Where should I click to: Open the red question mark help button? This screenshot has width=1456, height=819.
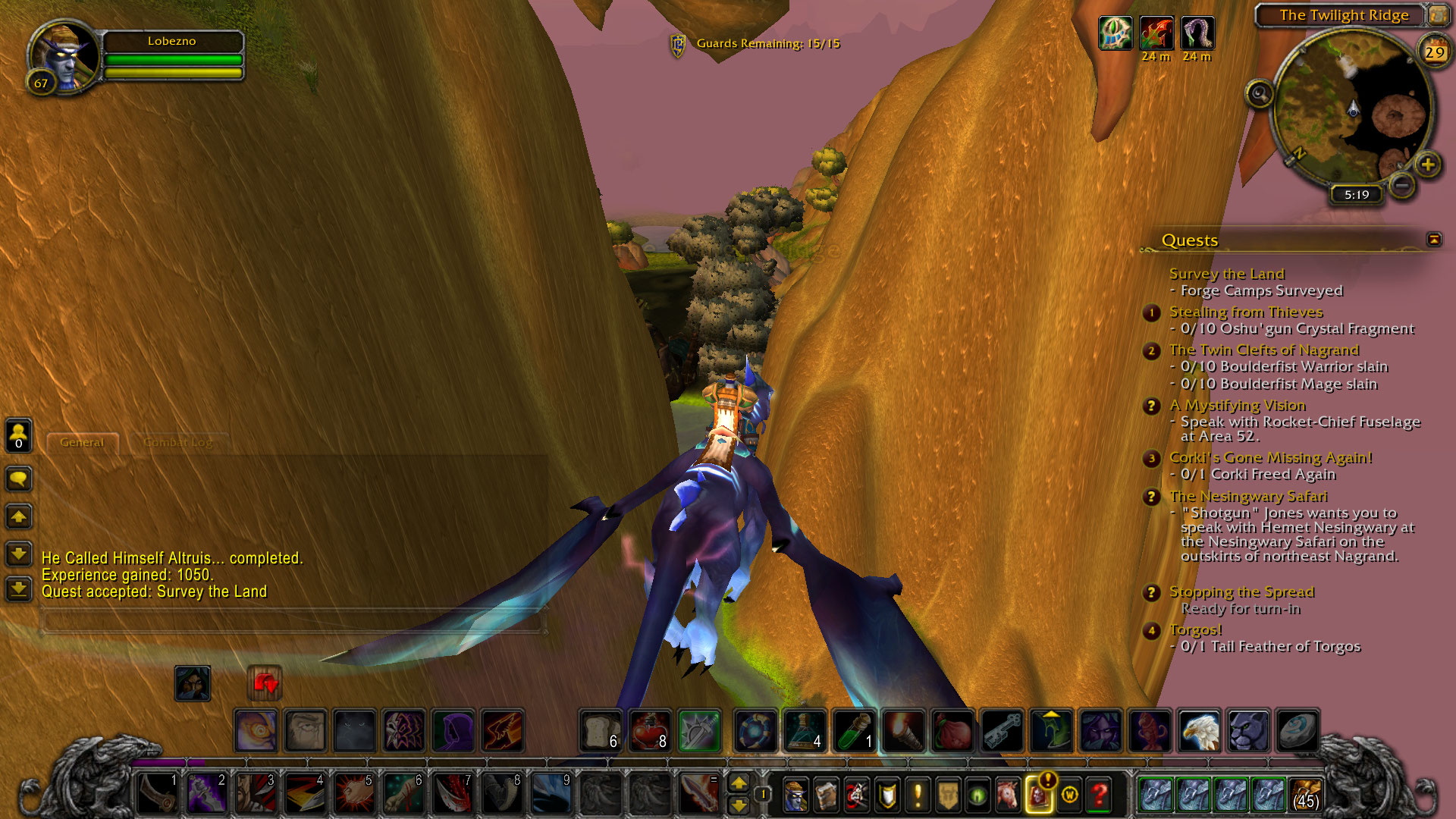(x=1100, y=795)
